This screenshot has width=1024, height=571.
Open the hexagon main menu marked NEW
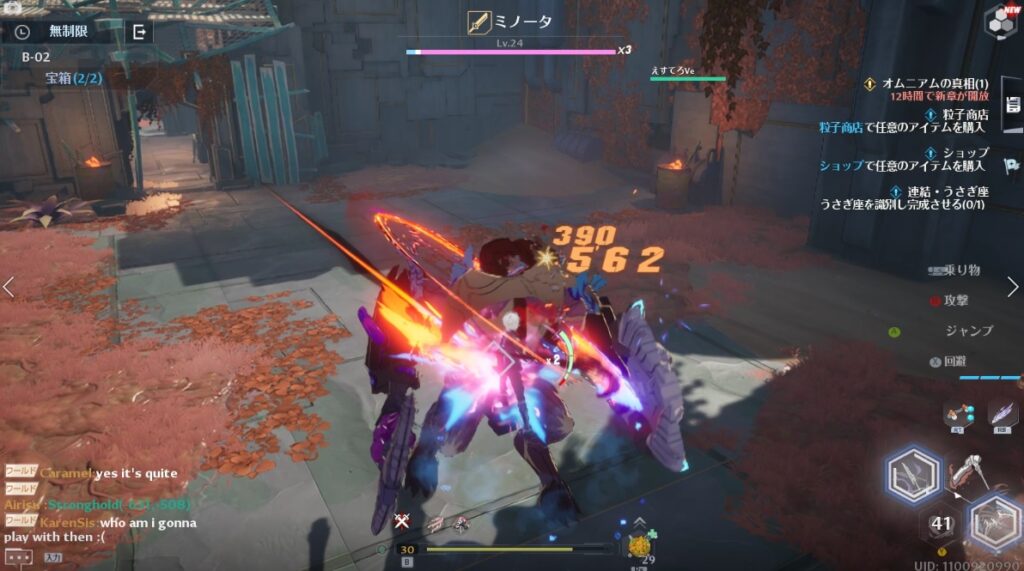[999, 20]
